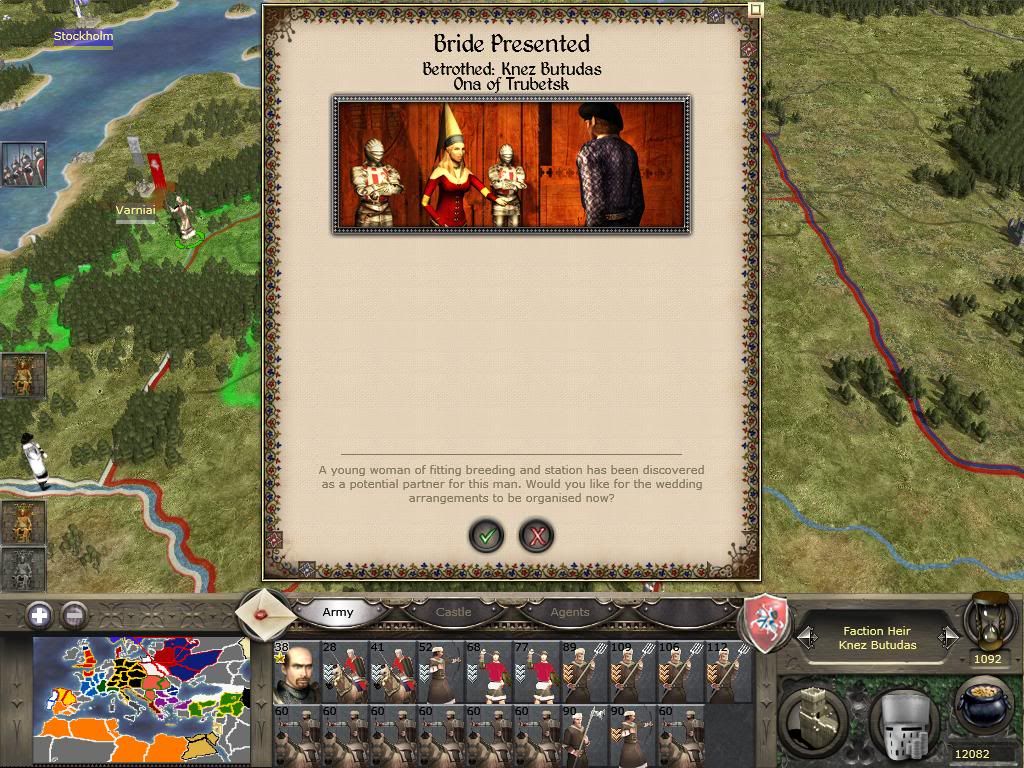Open the faction overview shield
Image resolution: width=1024 pixels, height=768 pixels.
[765, 624]
